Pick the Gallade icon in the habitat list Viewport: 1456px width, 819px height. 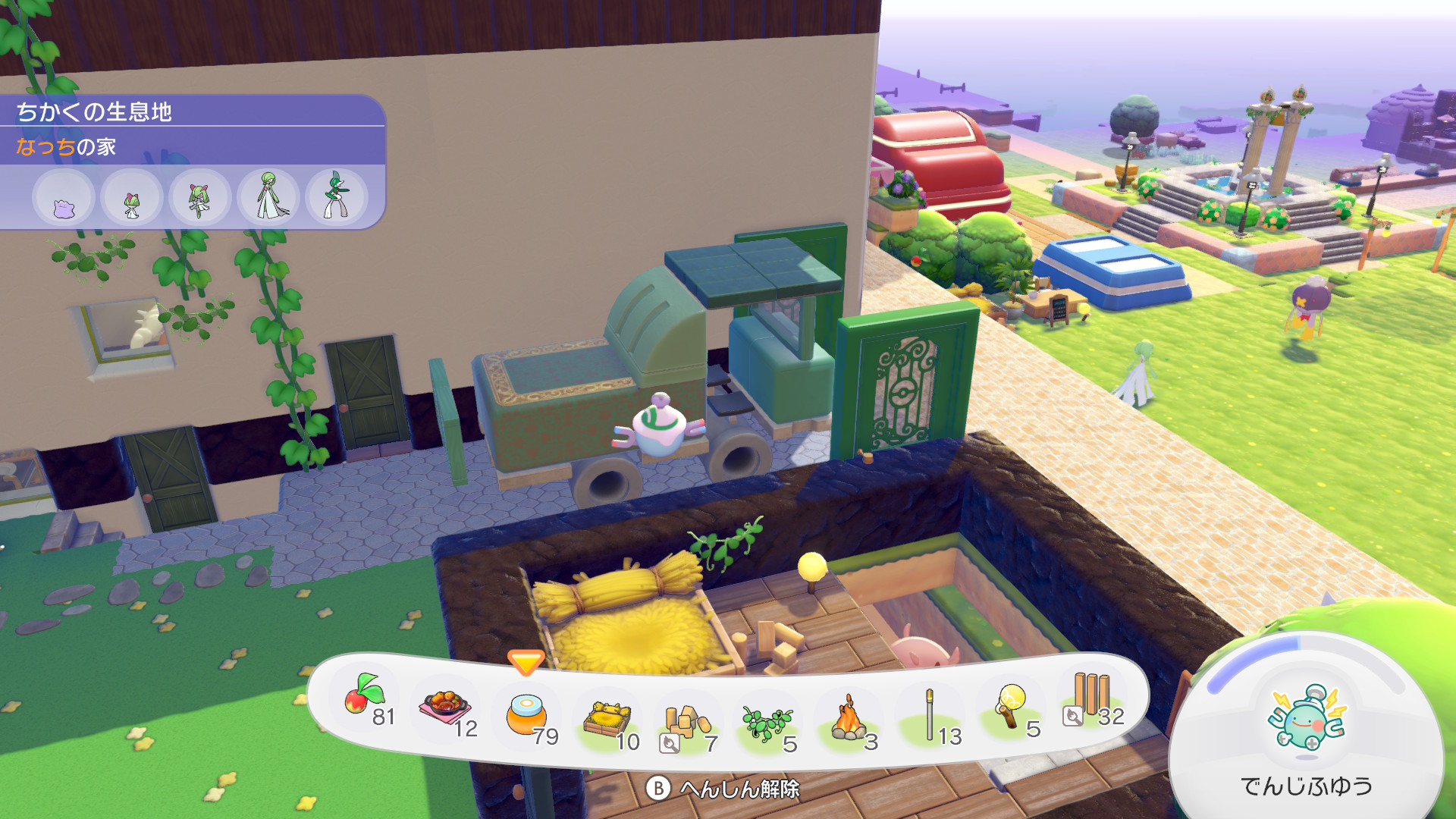[337, 197]
